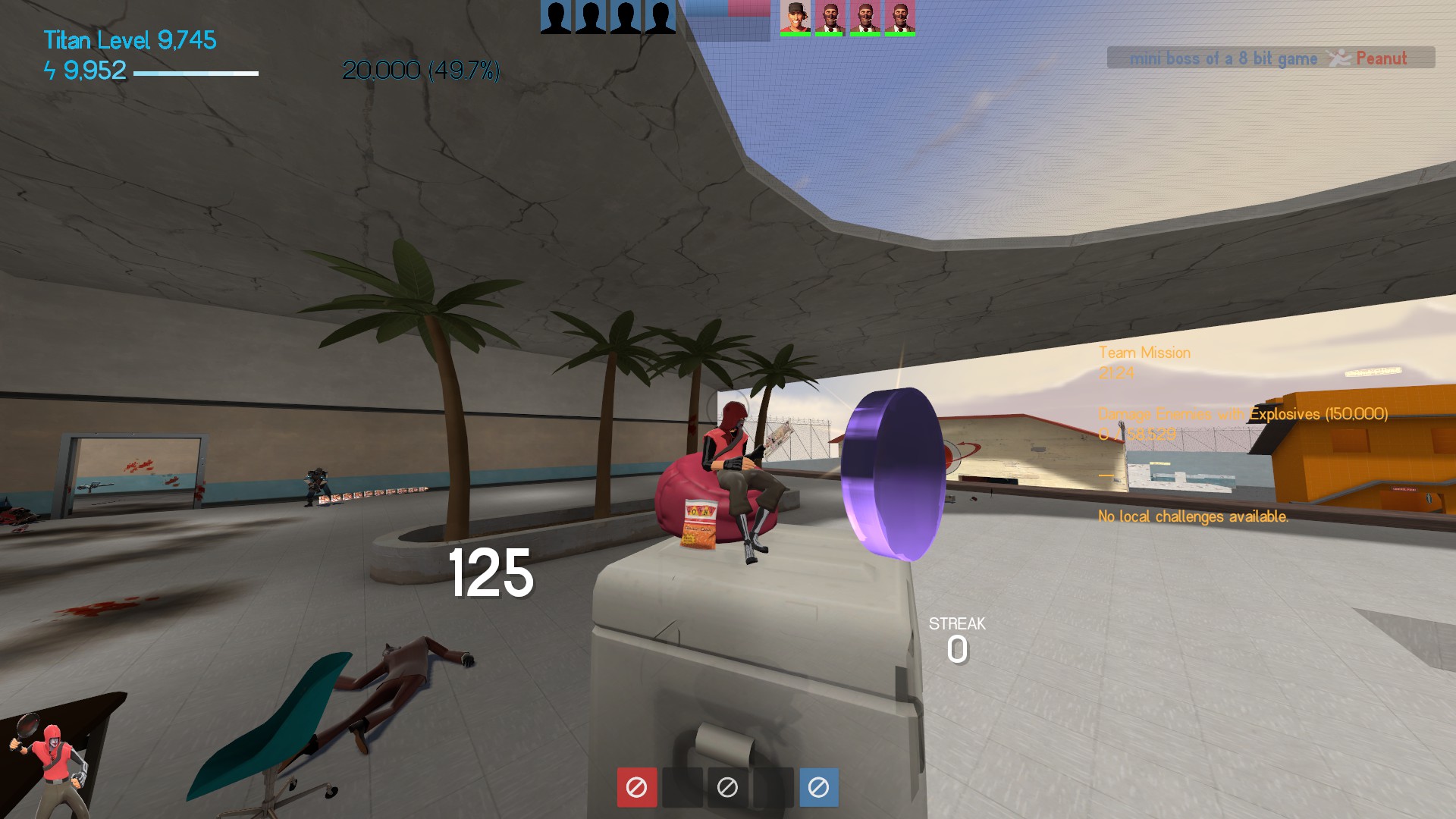Select the Damage Enemies with Explosives challenge
Viewport: 1456px width, 819px height.
1242,414
